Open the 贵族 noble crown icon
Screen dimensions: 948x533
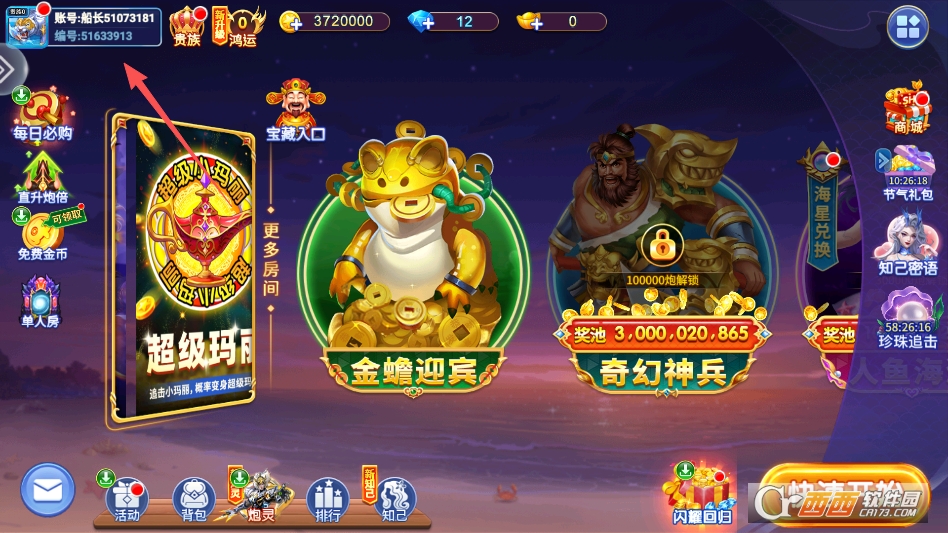187,25
